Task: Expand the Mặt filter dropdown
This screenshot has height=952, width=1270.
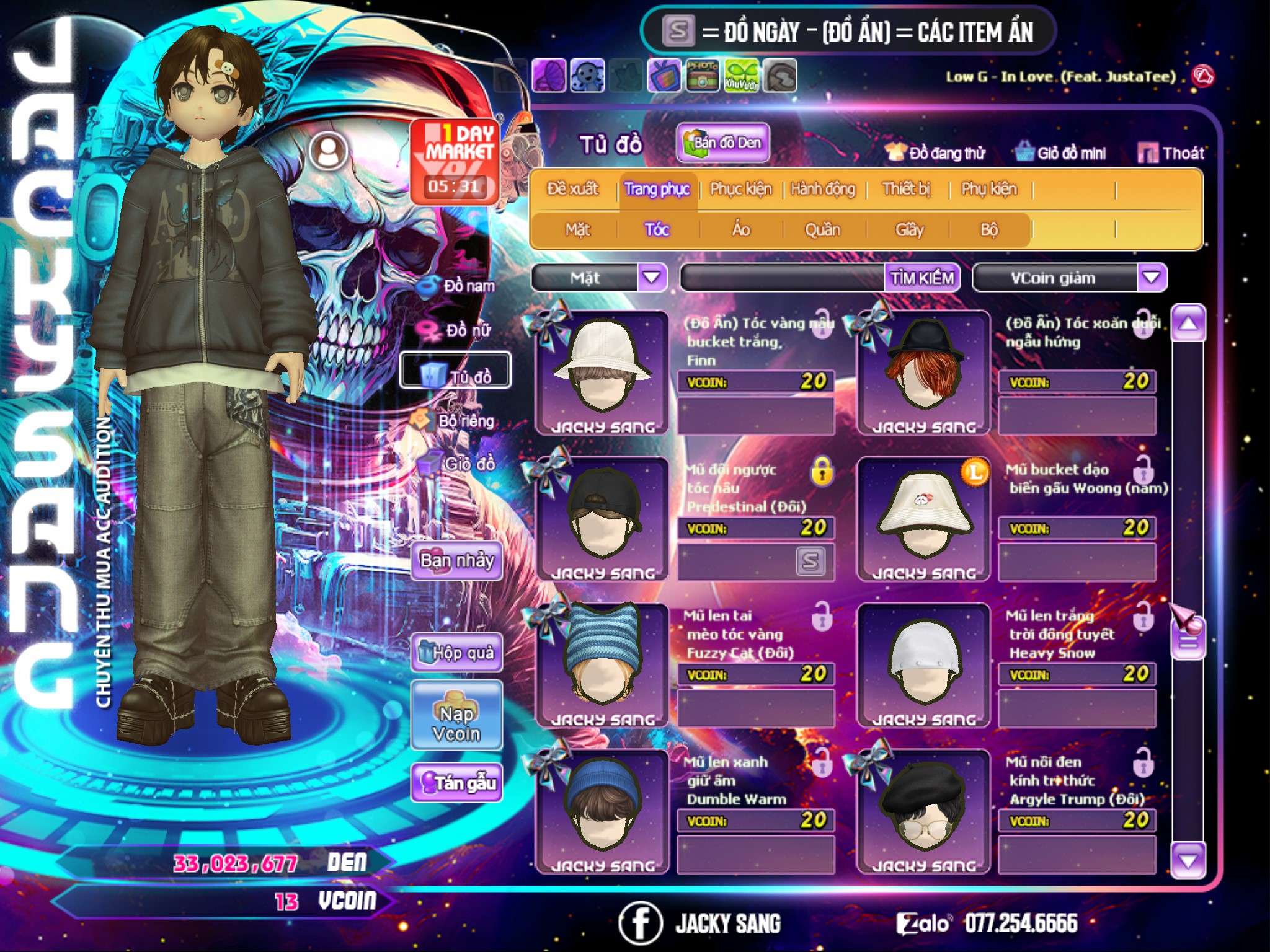Action: pyautogui.click(x=652, y=278)
